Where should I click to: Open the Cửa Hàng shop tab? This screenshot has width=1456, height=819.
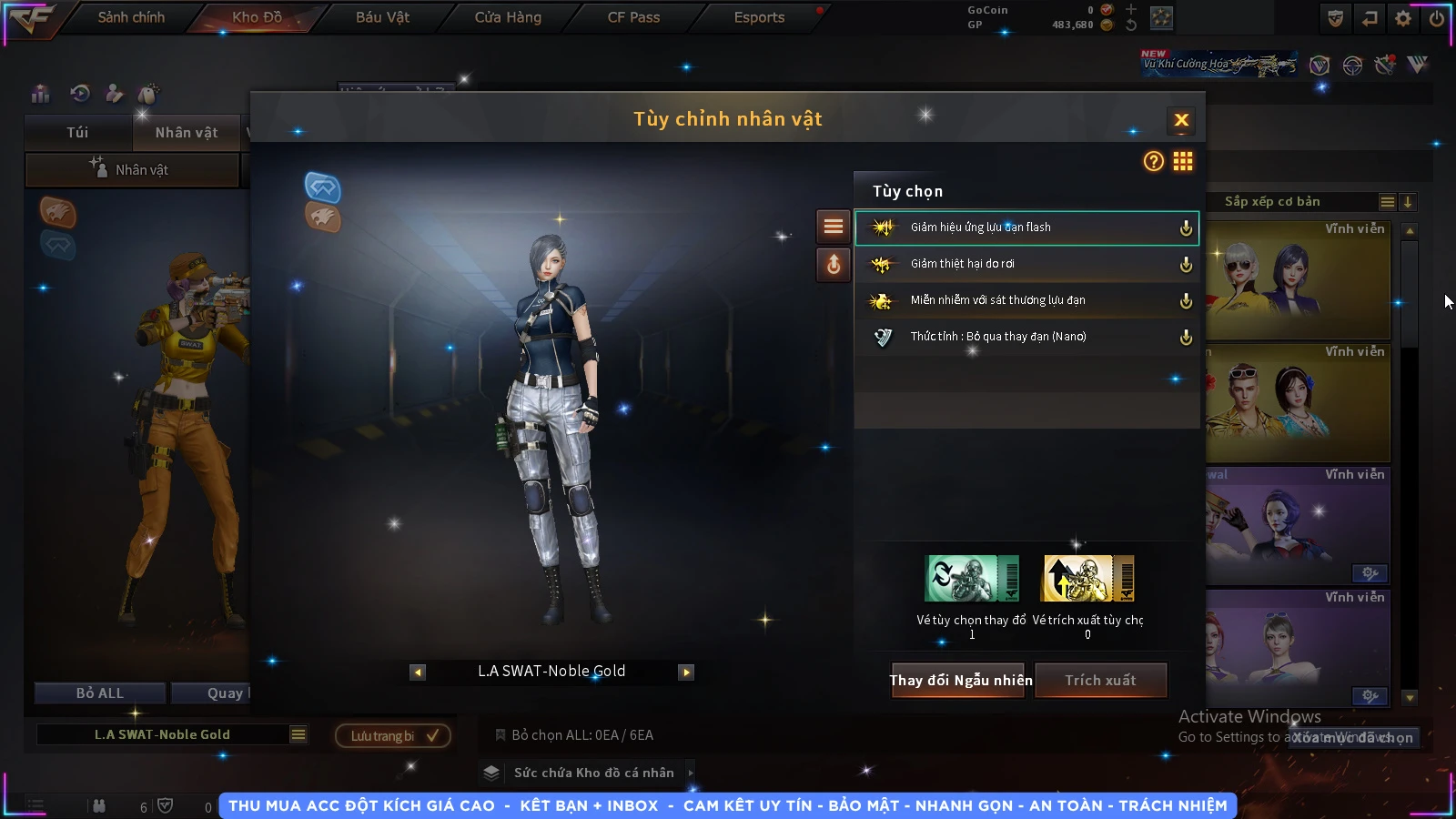(x=508, y=17)
